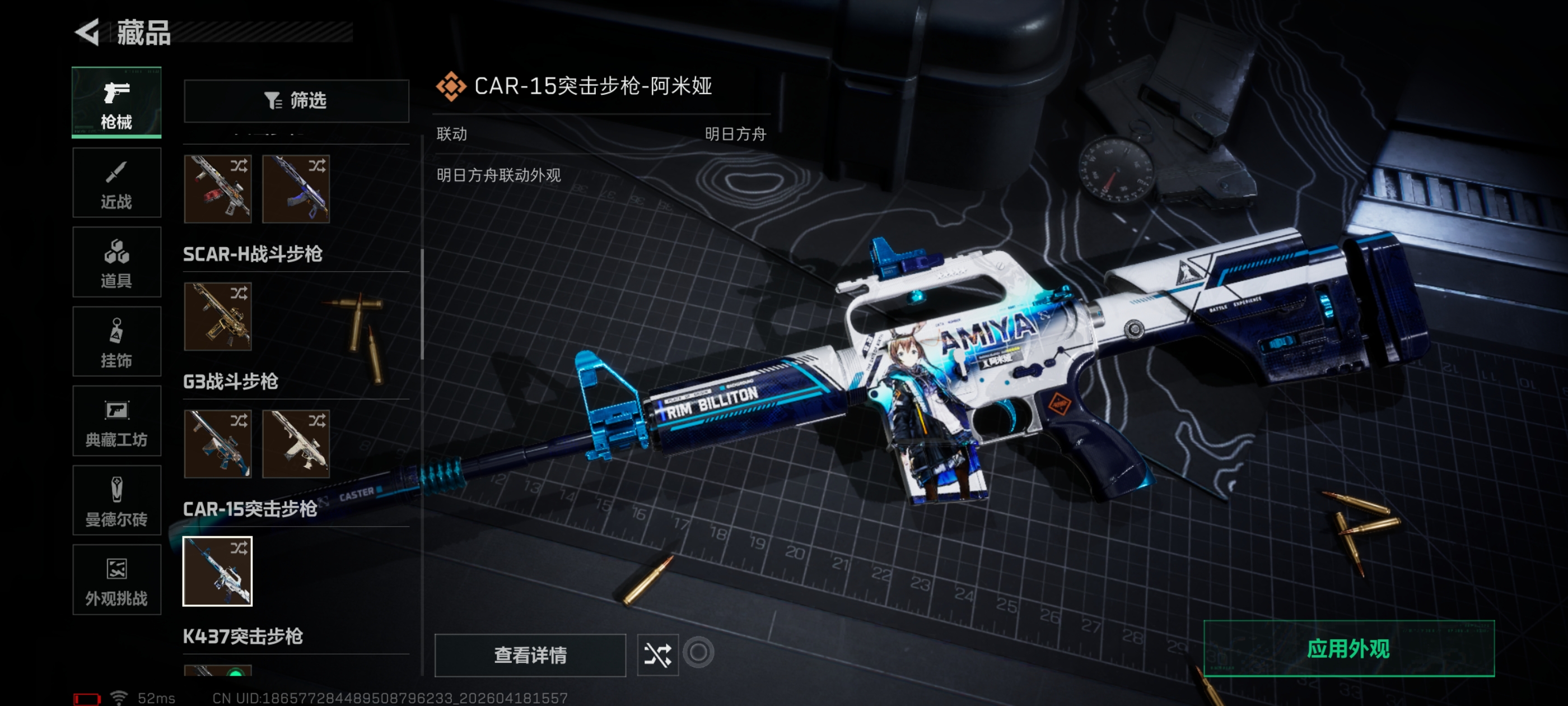1568x706 pixels.
Task: Select the white-tan G3 rifle skin thumbnail
Action: (296, 443)
